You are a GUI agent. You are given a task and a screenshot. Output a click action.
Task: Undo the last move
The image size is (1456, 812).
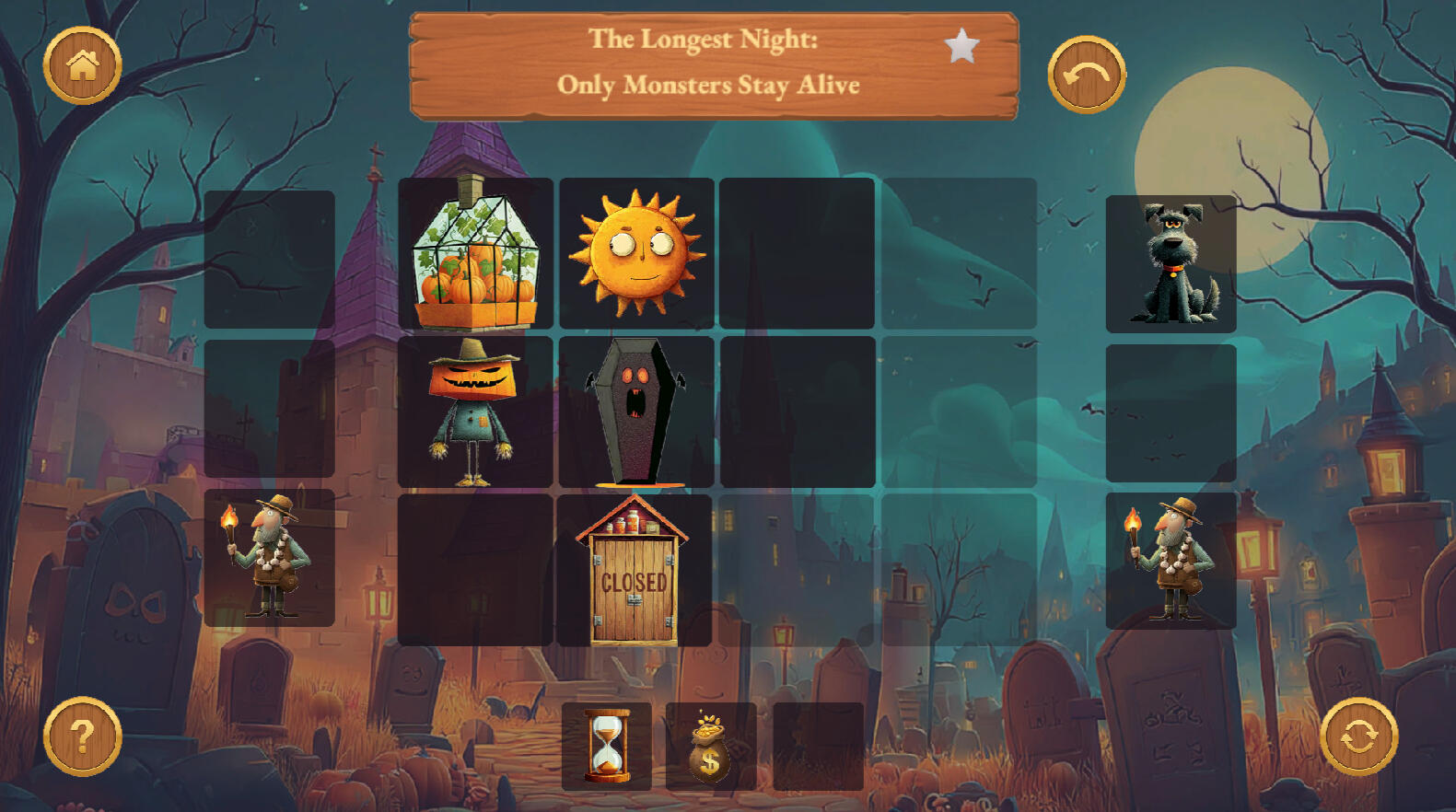pyautogui.click(x=1087, y=75)
